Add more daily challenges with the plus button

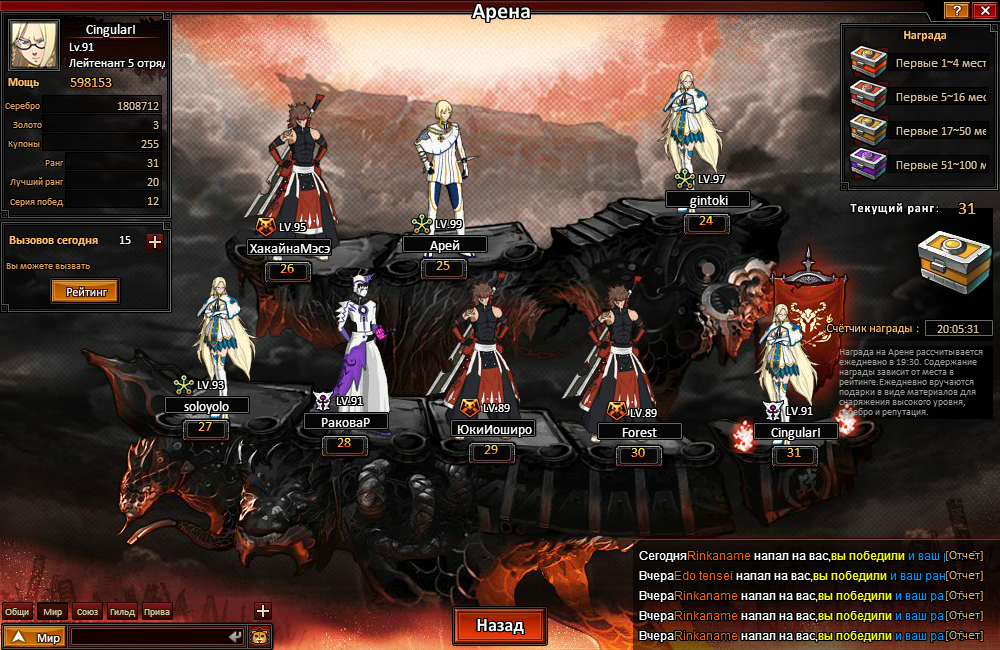pos(154,241)
